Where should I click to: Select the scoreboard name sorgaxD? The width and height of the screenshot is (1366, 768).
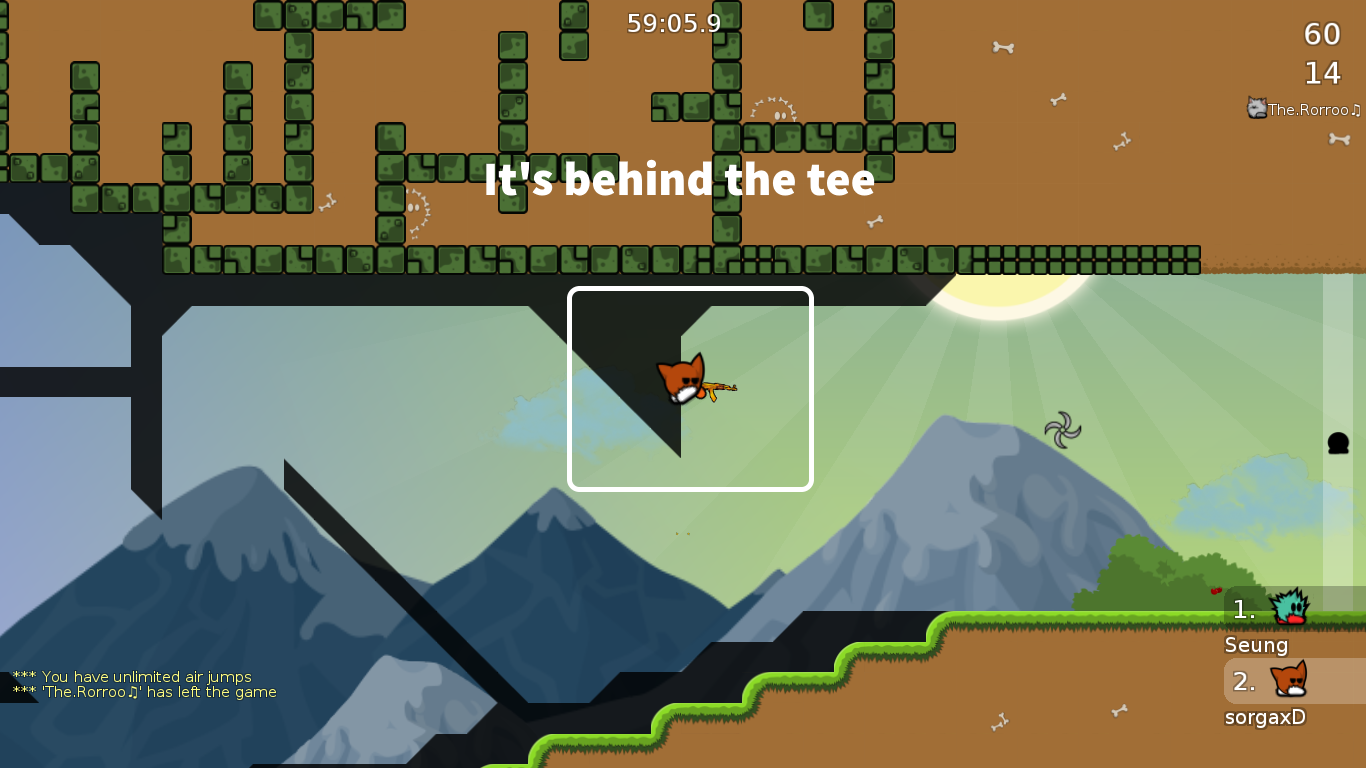[x=1264, y=717]
